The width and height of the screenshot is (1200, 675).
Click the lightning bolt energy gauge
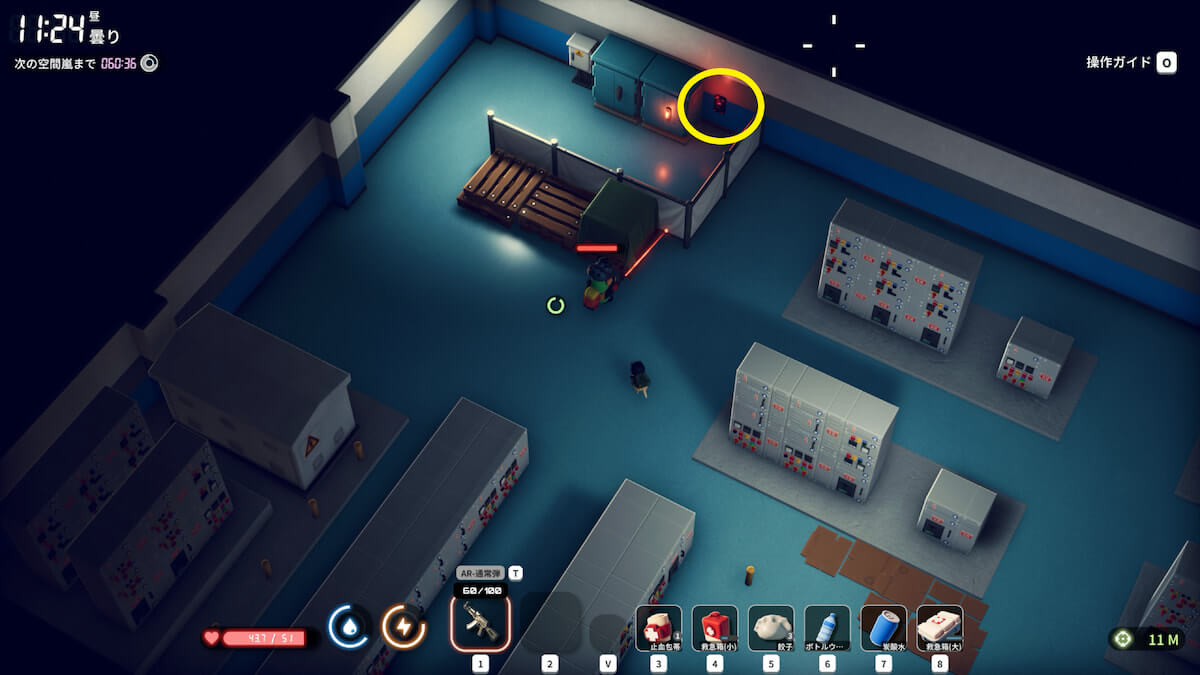coord(404,627)
